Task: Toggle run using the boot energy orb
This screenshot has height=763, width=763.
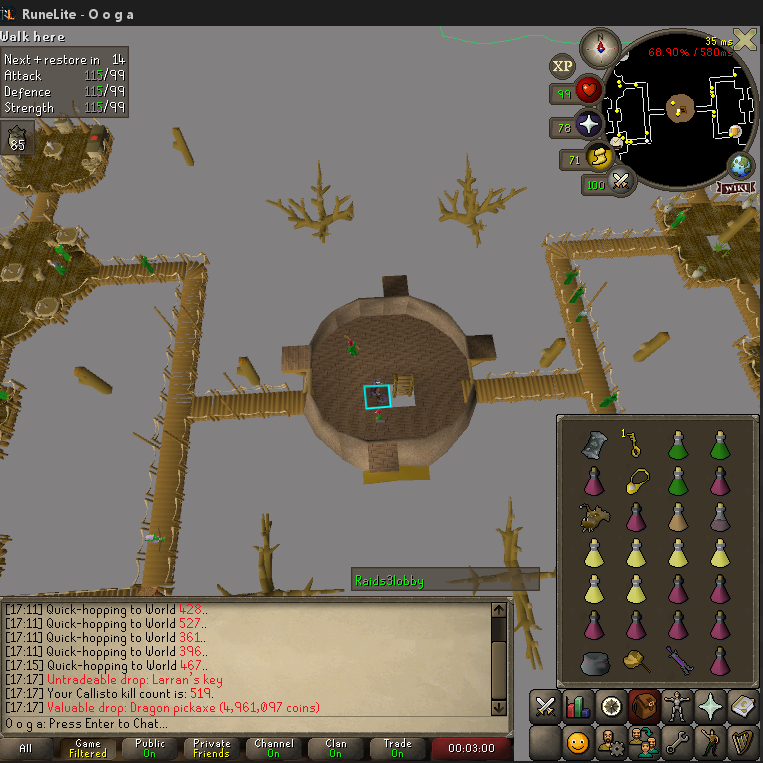Action: (599, 157)
